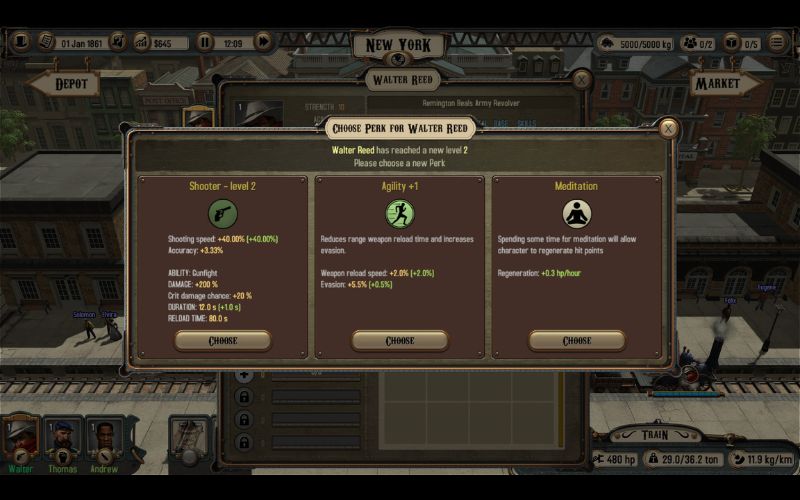The image size is (800, 500).
Task: Close the Walter Reed character window
Action: (581, 79)
